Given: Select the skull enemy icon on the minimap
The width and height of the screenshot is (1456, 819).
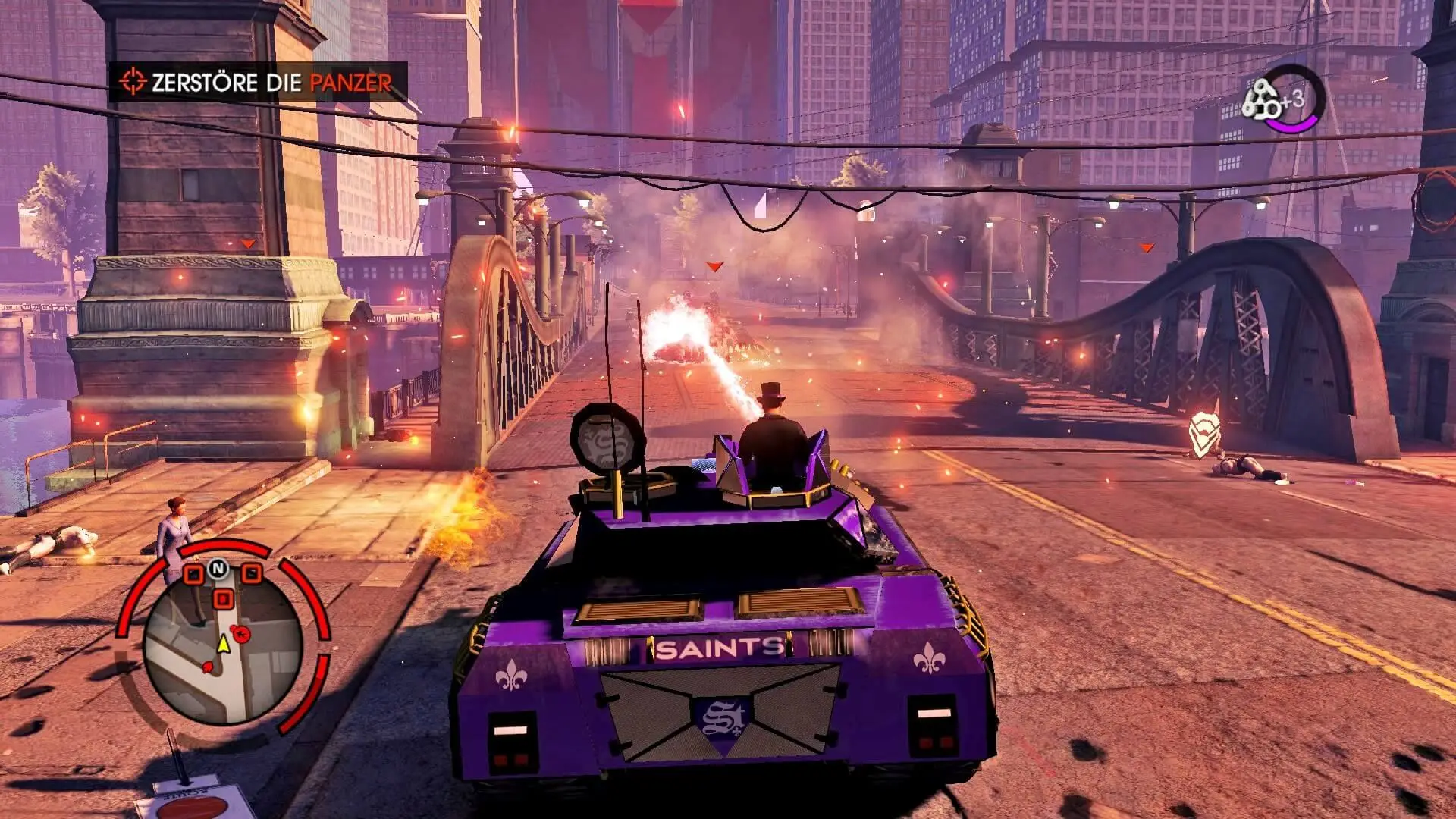Looking at the screenshot, I should tap(240, 634).
